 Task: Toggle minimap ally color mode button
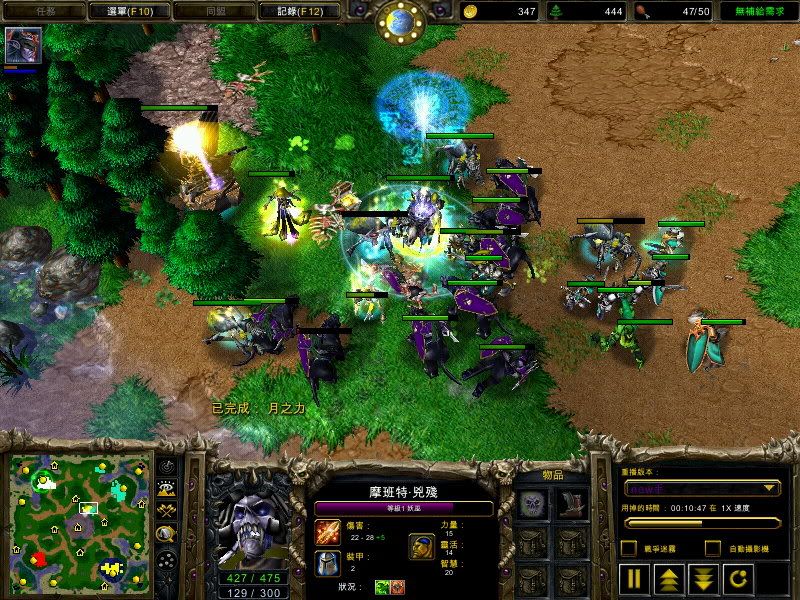[x=166, y=511]
